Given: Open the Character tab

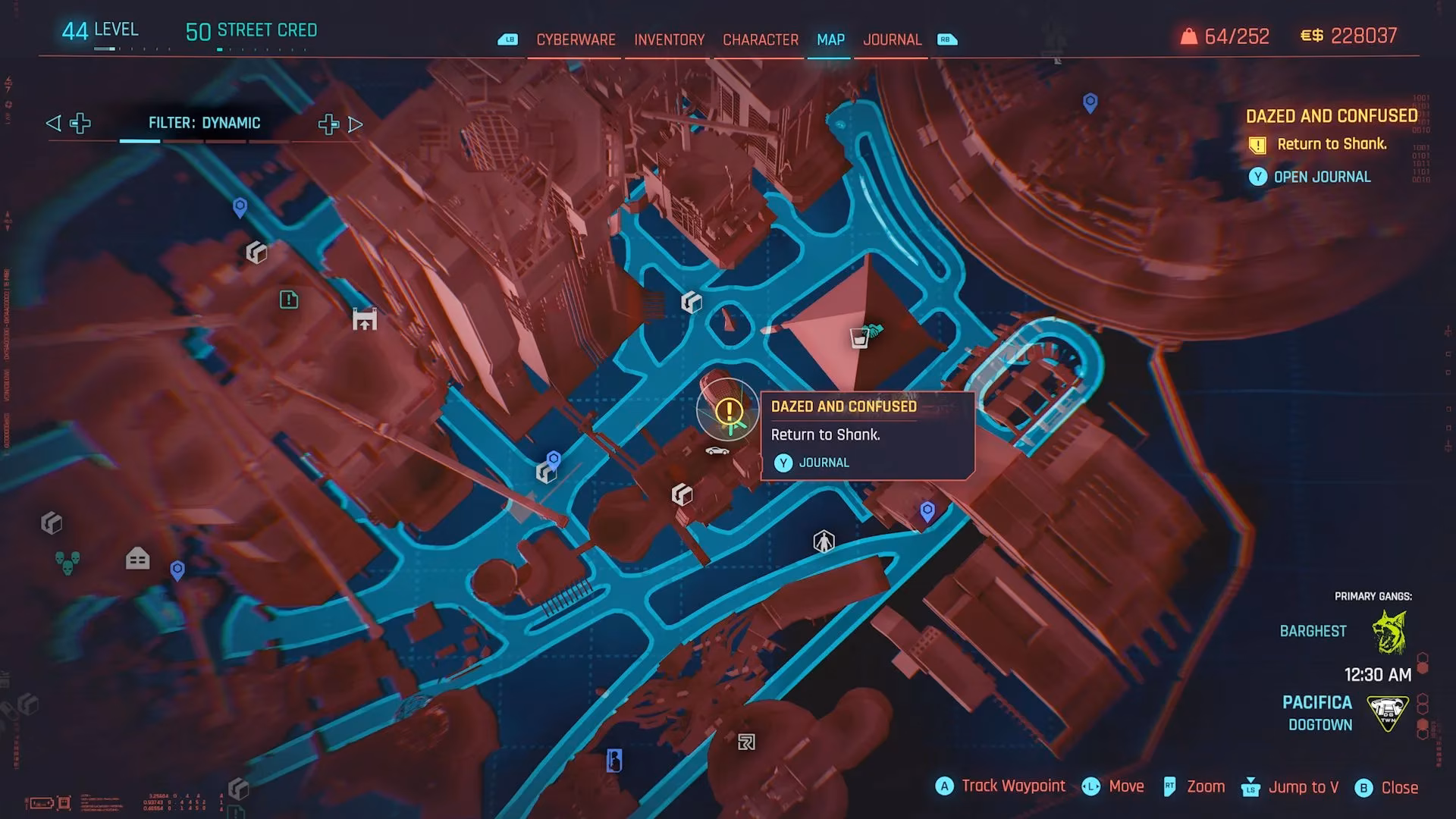Looking at the screenshot, I should click(761, 39).
